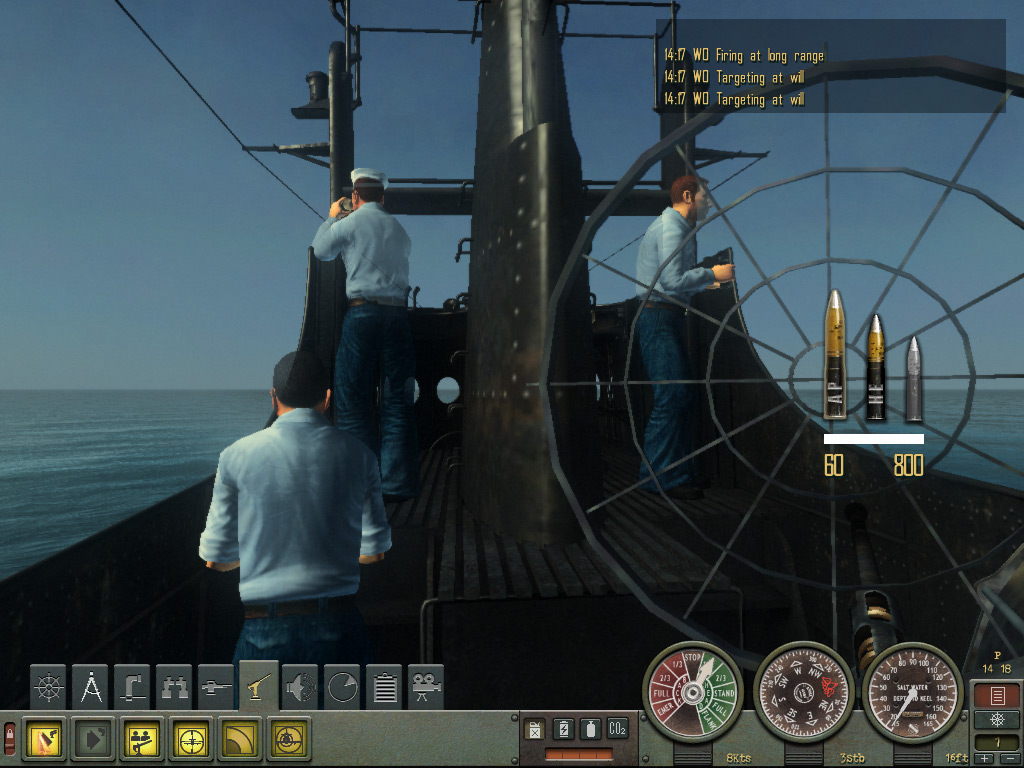Viewport: 1024px width, 768px height.
Task: Click the man the gun crew order
Action: click(142, 738)
